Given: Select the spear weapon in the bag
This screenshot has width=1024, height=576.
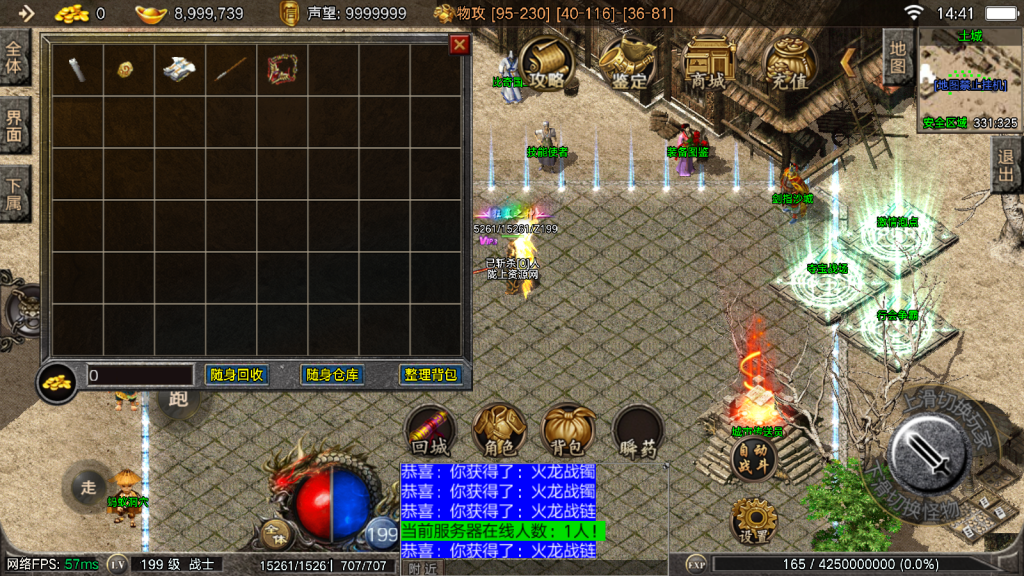Looking at the screenshot, I should click(231, 69).
